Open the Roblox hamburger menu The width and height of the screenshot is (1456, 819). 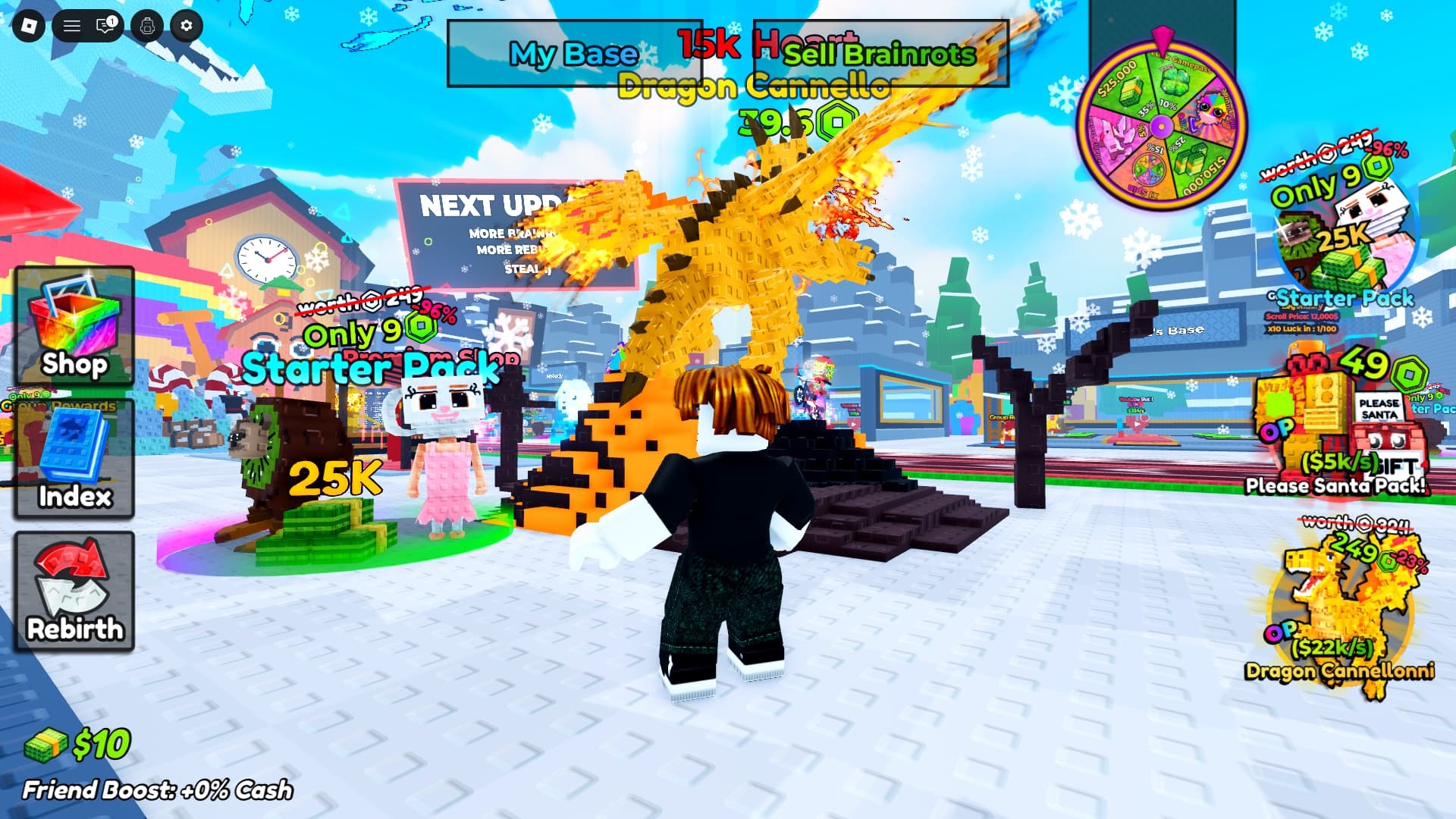coord(72,27)
